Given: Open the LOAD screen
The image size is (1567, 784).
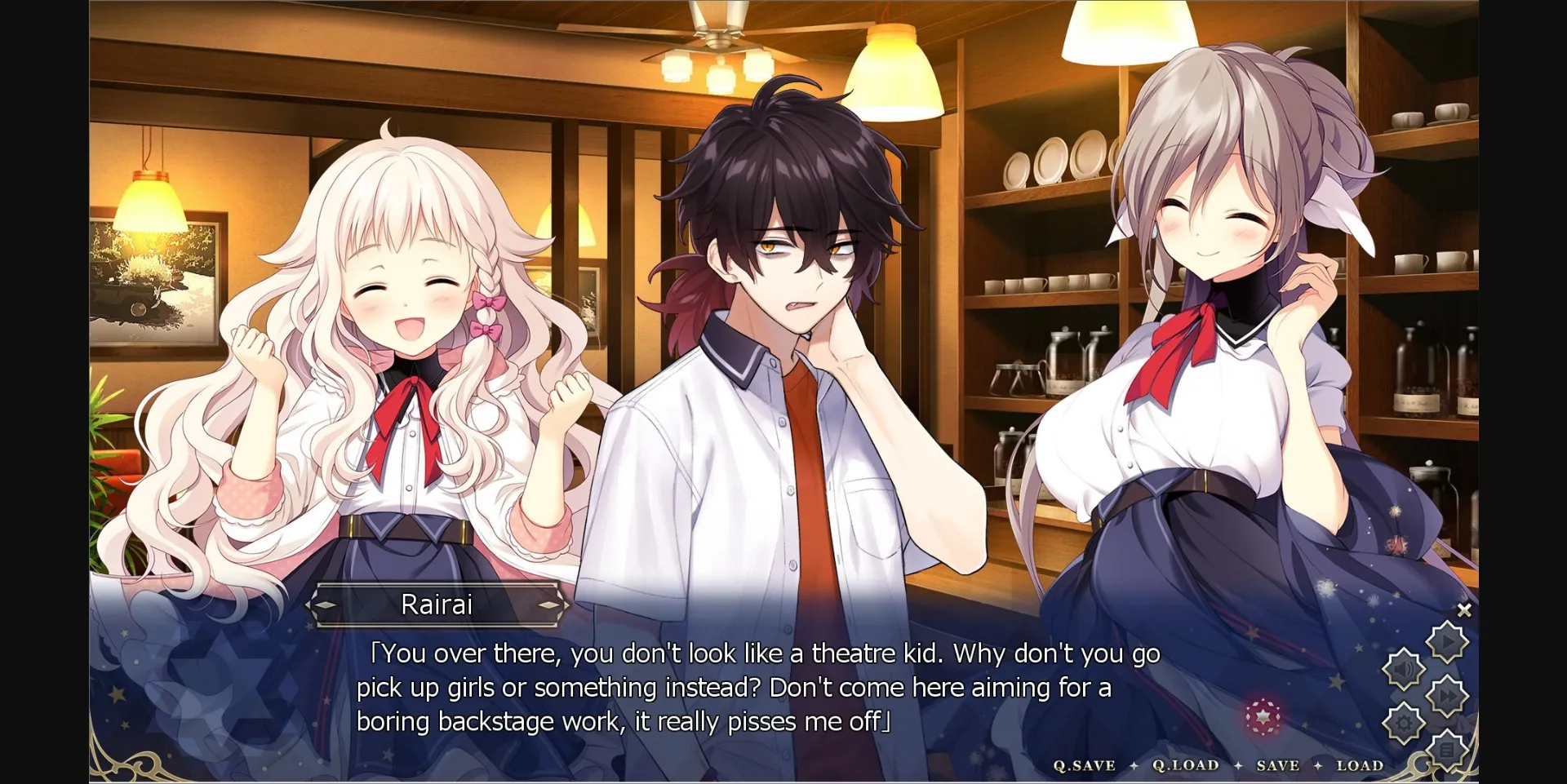Looking at the screenshot, I should [x=1360, y=765].
